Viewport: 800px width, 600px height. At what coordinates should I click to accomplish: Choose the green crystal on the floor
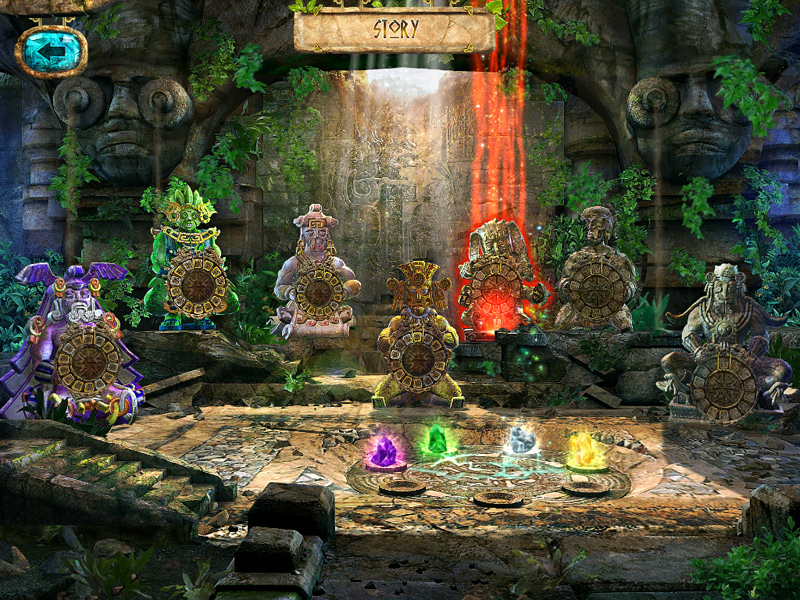click(435, 441)
